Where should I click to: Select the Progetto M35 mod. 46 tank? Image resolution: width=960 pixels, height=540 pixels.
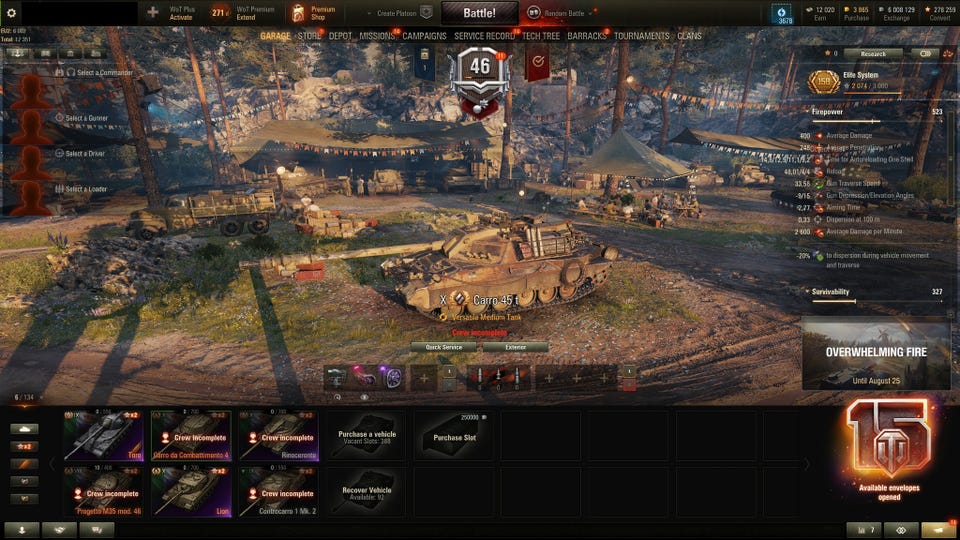click(103, 491)
